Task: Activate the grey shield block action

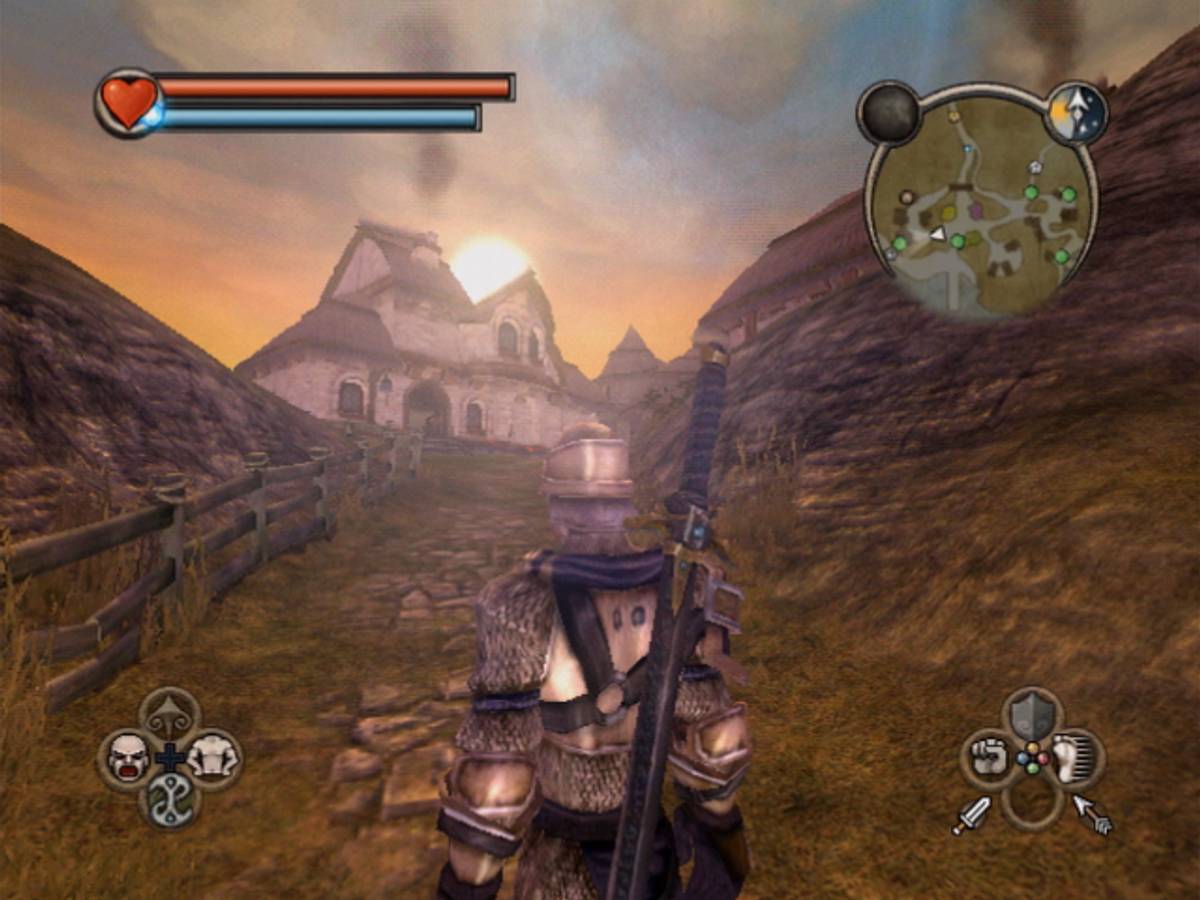Action: pos(1032,715)
